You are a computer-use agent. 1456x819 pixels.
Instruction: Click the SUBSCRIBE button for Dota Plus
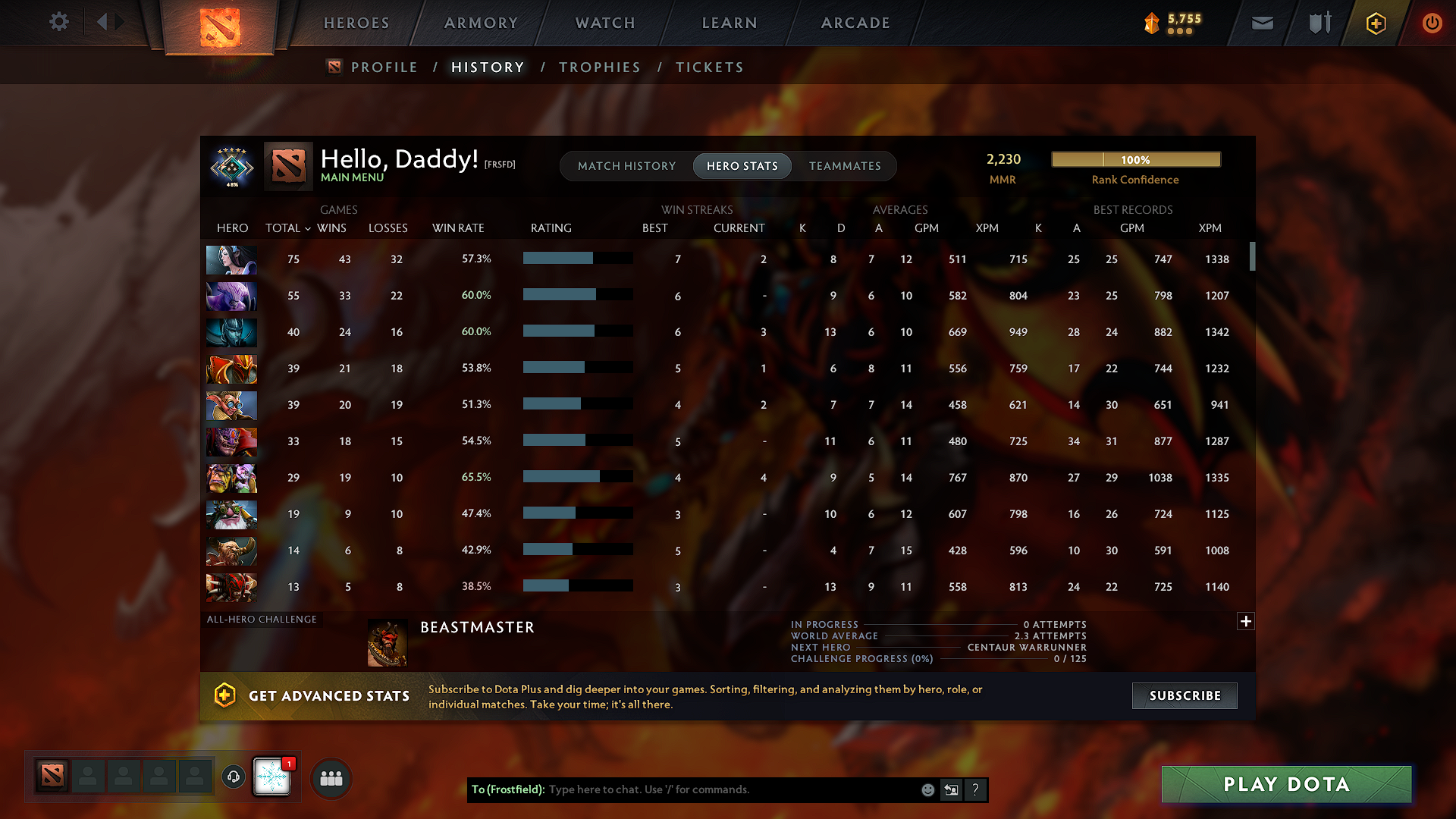[x=1184, y=695]
